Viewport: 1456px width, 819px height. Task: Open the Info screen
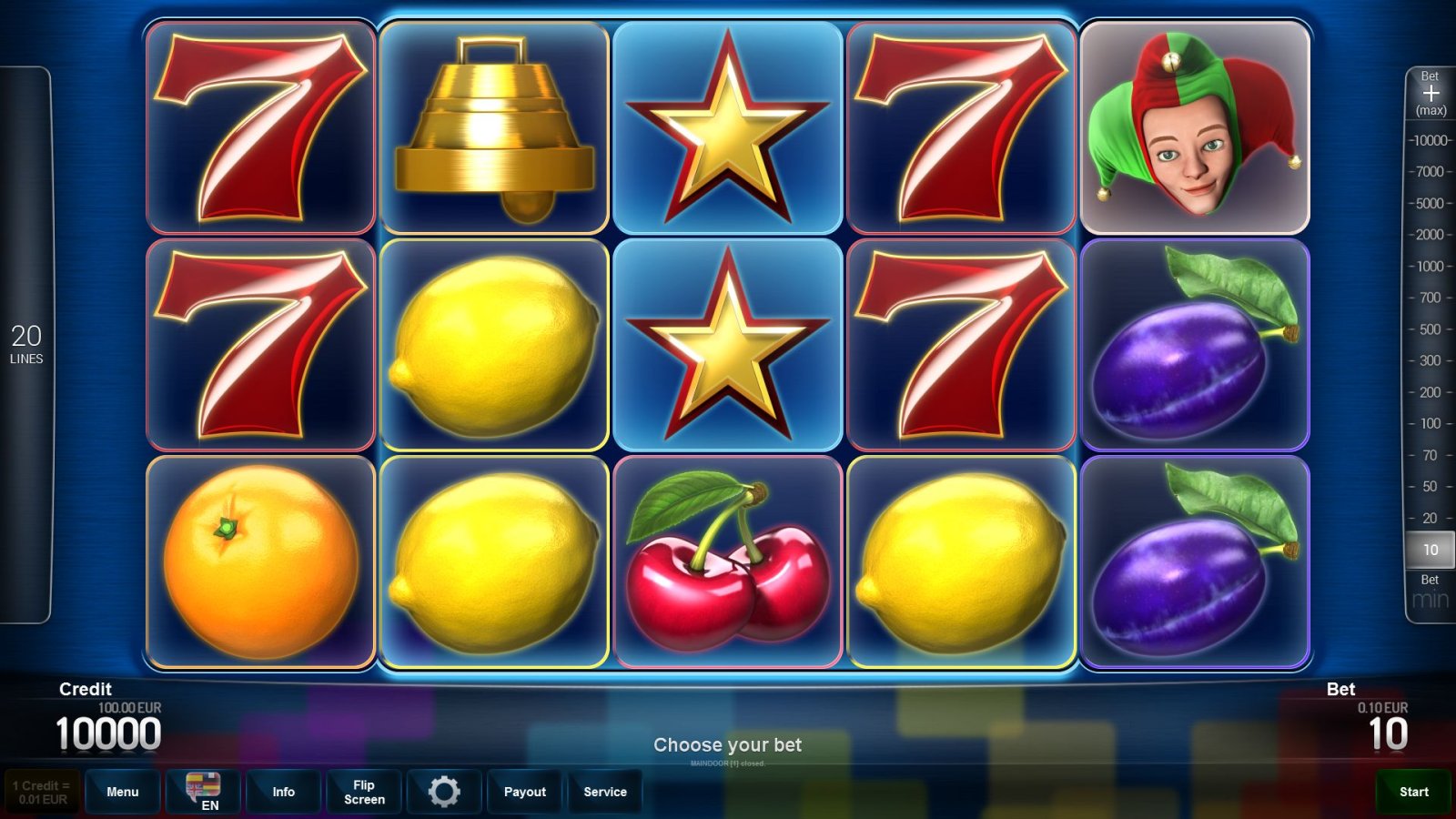click(283, 792)
